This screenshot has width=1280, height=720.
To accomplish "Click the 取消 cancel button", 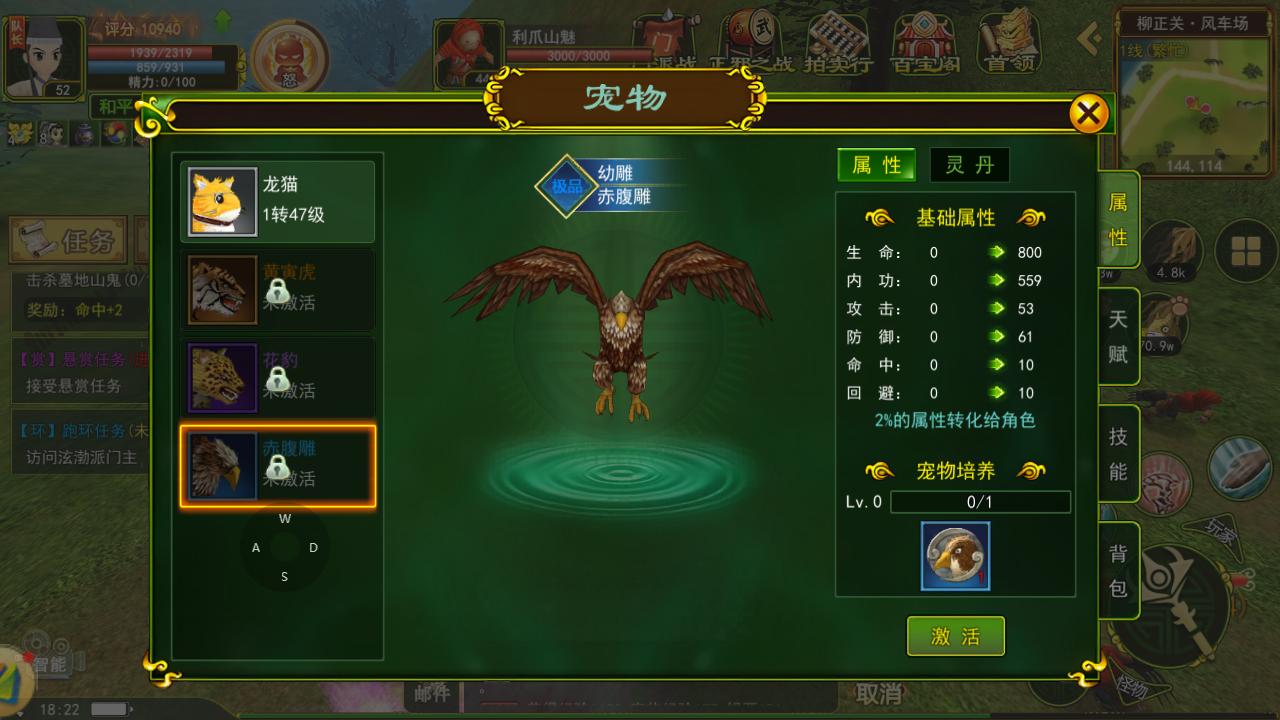I will click(875, 692).
